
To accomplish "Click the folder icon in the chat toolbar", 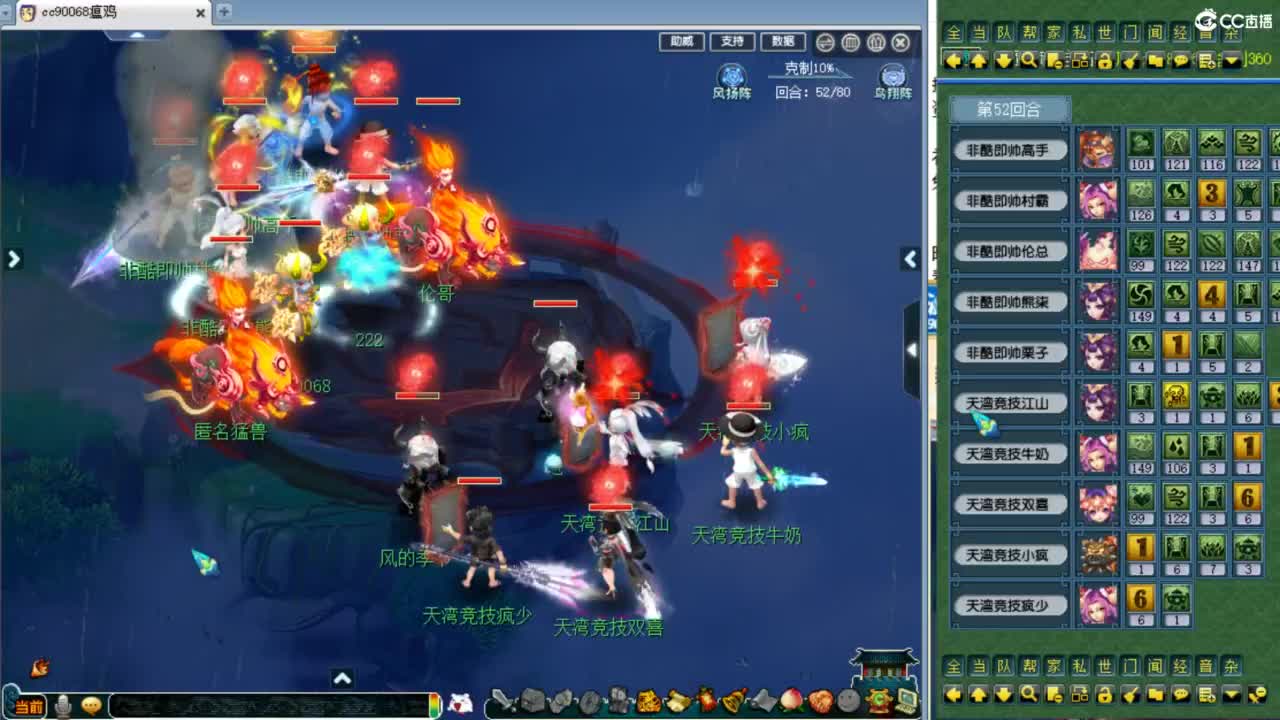I will [1154, 60].
